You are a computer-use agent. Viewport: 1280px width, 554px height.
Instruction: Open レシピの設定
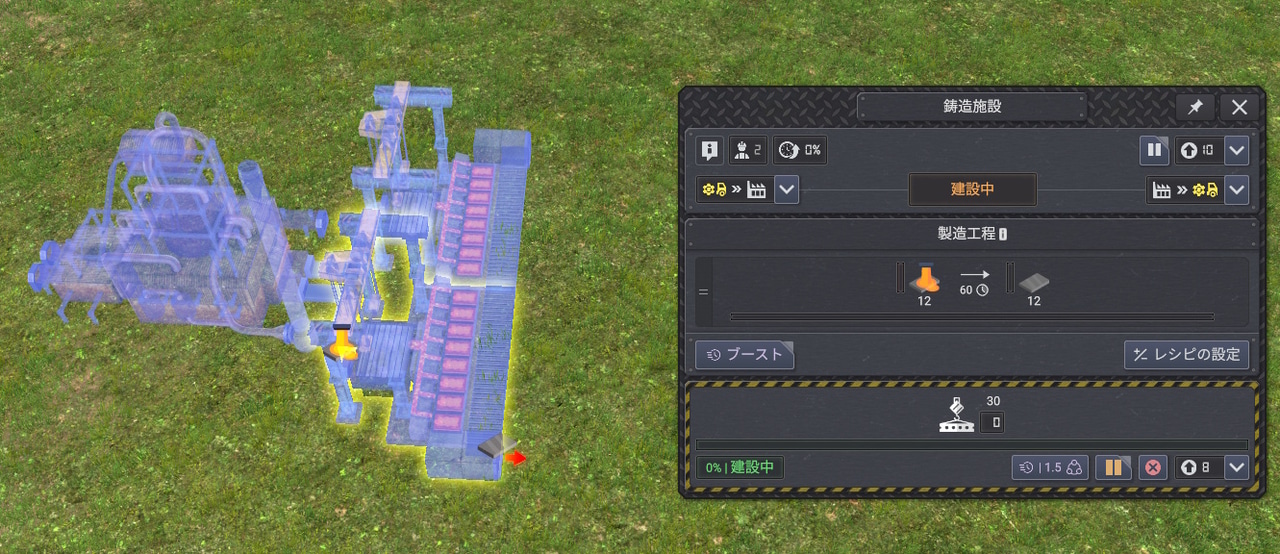(1186, 354)
